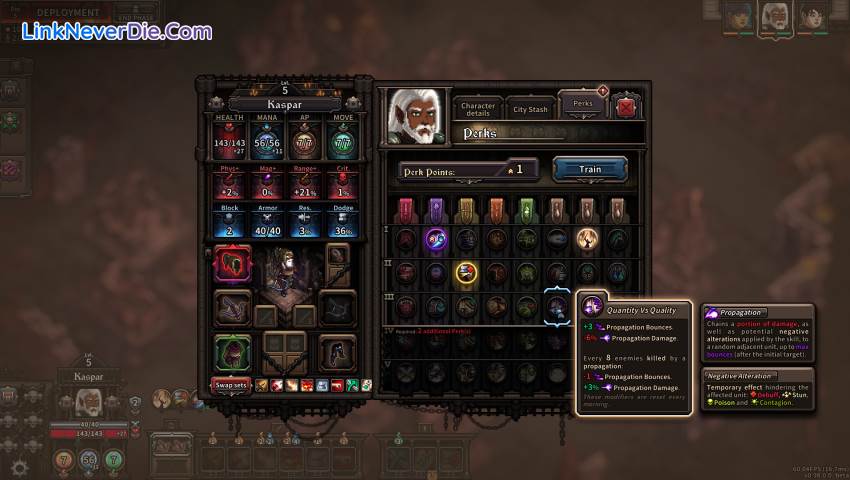This screenshot has height=480, width=850.
Task: Select the white-haired hero portrait in top roster
Action: coord(775,16)
